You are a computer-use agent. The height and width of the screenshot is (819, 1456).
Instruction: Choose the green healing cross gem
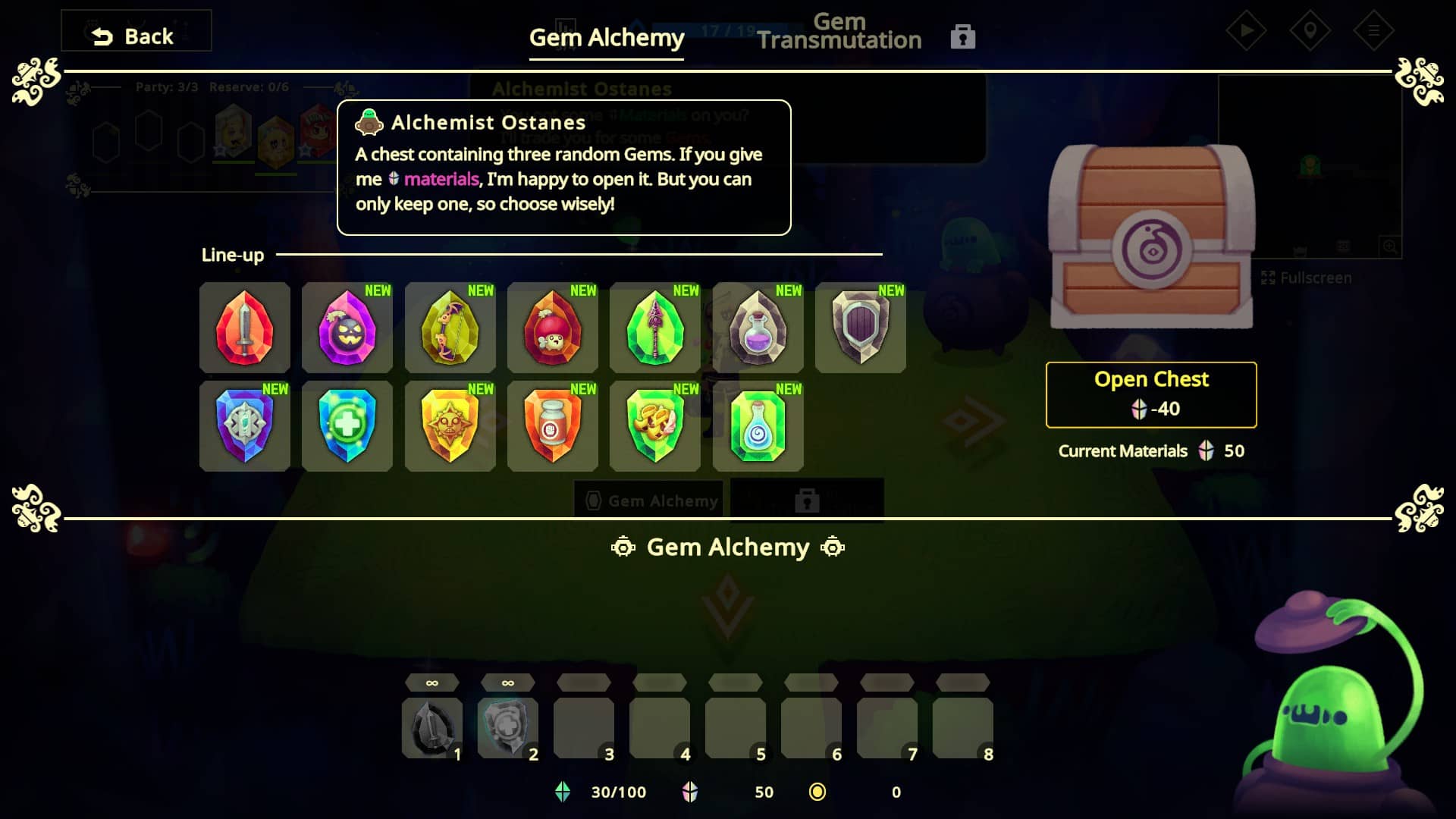347,426
